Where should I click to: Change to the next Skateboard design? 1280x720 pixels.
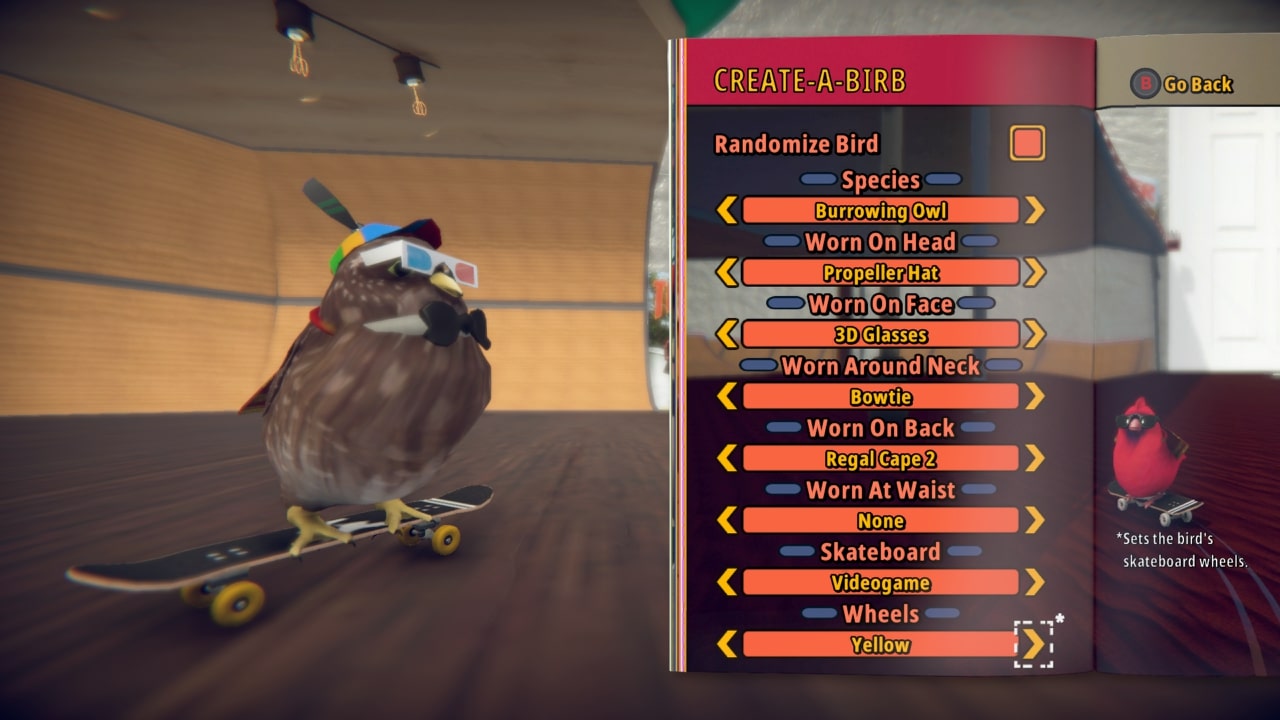[1034, 582]
